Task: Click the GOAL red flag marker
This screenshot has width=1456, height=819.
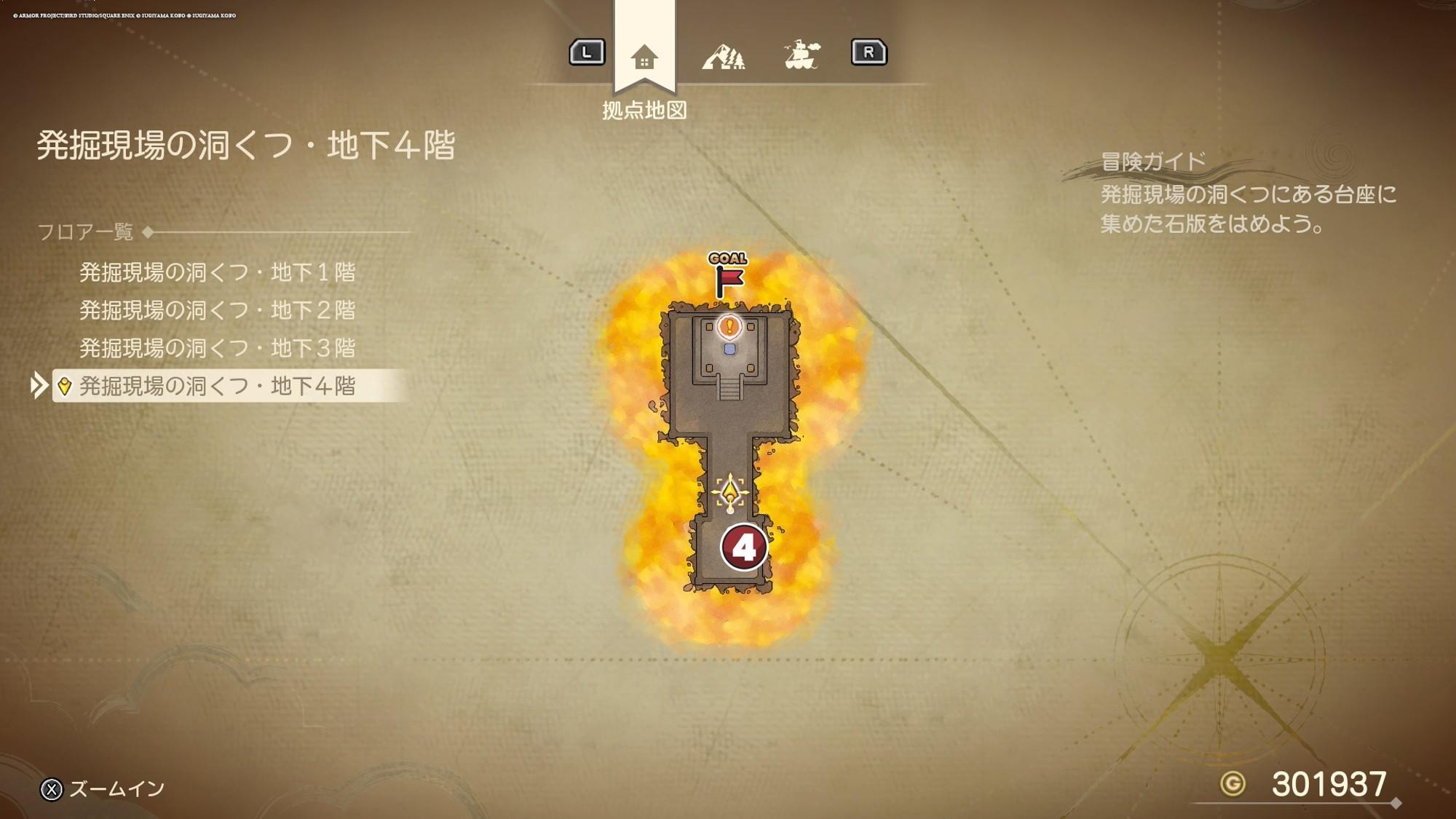Action: point(728,276)
